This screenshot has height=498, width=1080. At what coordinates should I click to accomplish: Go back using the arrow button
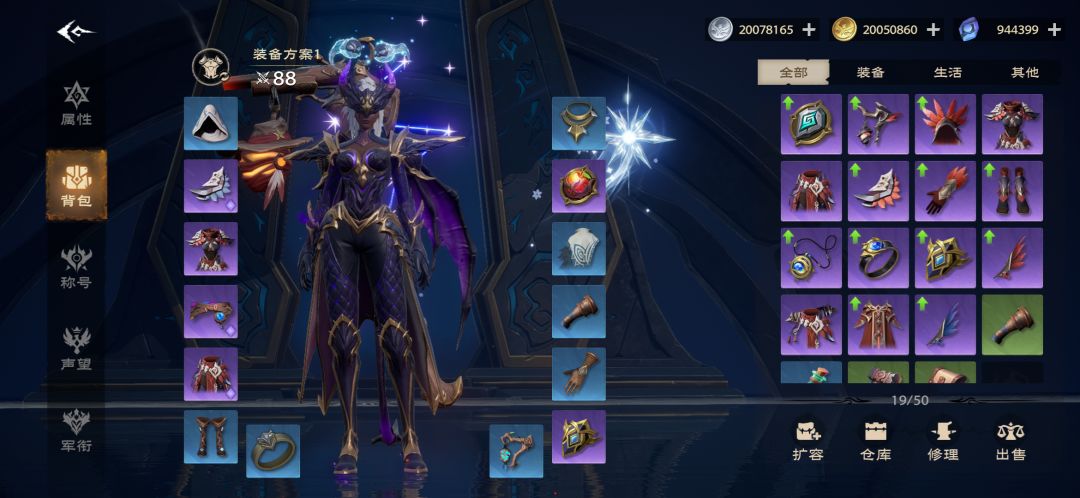click(x=75, y=32)
